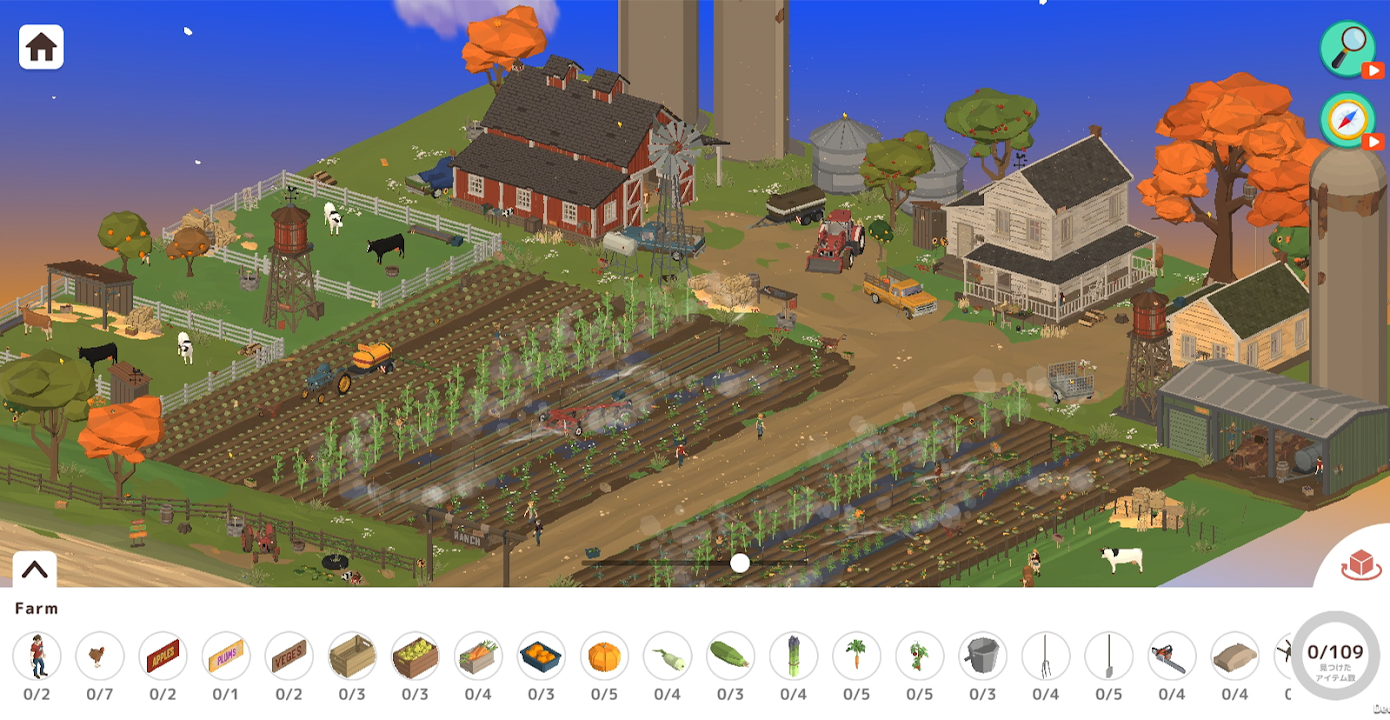Return to the home screen
This screenshot has width=1390, height=720.
(41, 47)
